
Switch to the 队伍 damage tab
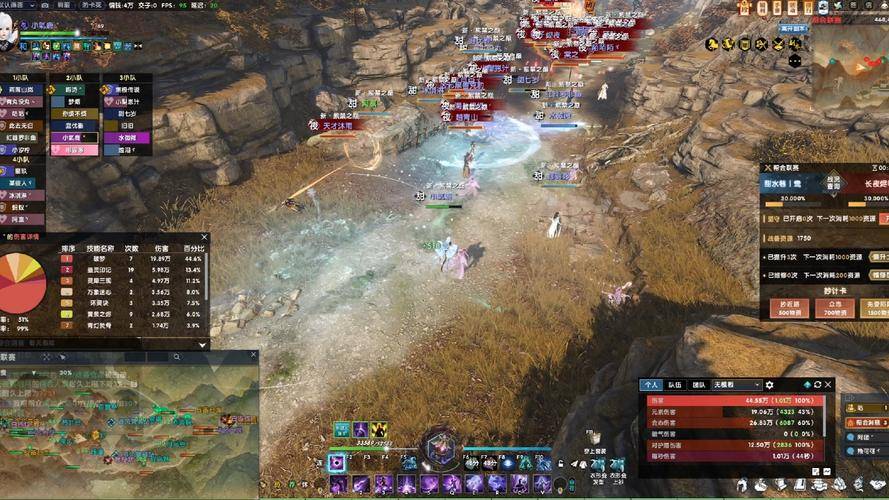pyautogui.click(x=676, y=384)
